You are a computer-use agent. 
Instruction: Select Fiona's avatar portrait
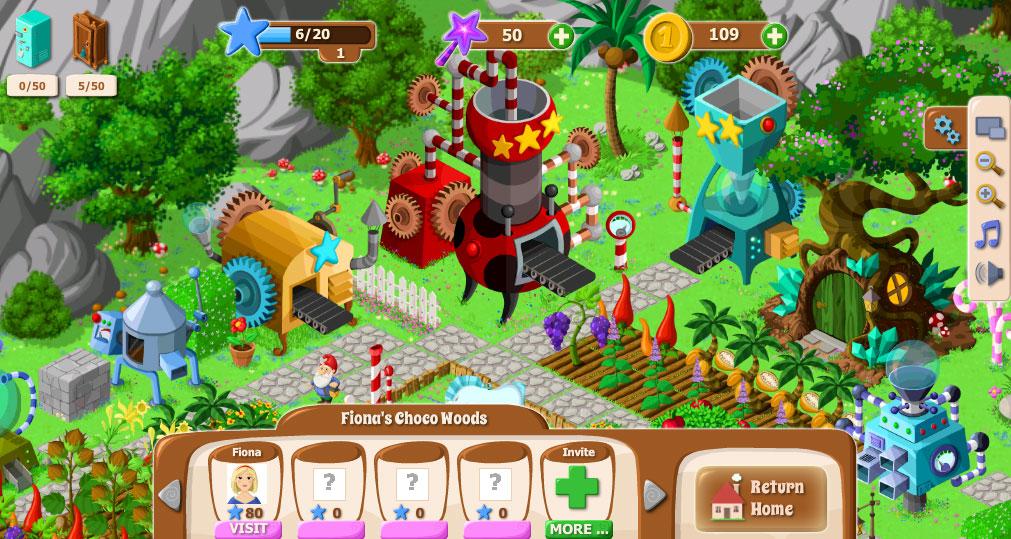coord(246,484)
